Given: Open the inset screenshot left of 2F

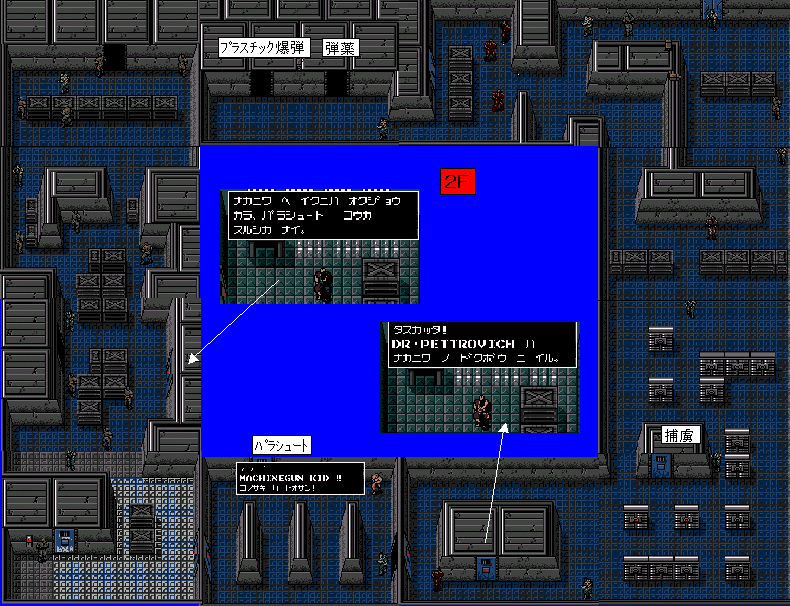Looking at the screenshot, I should click(x=319, y=247).
